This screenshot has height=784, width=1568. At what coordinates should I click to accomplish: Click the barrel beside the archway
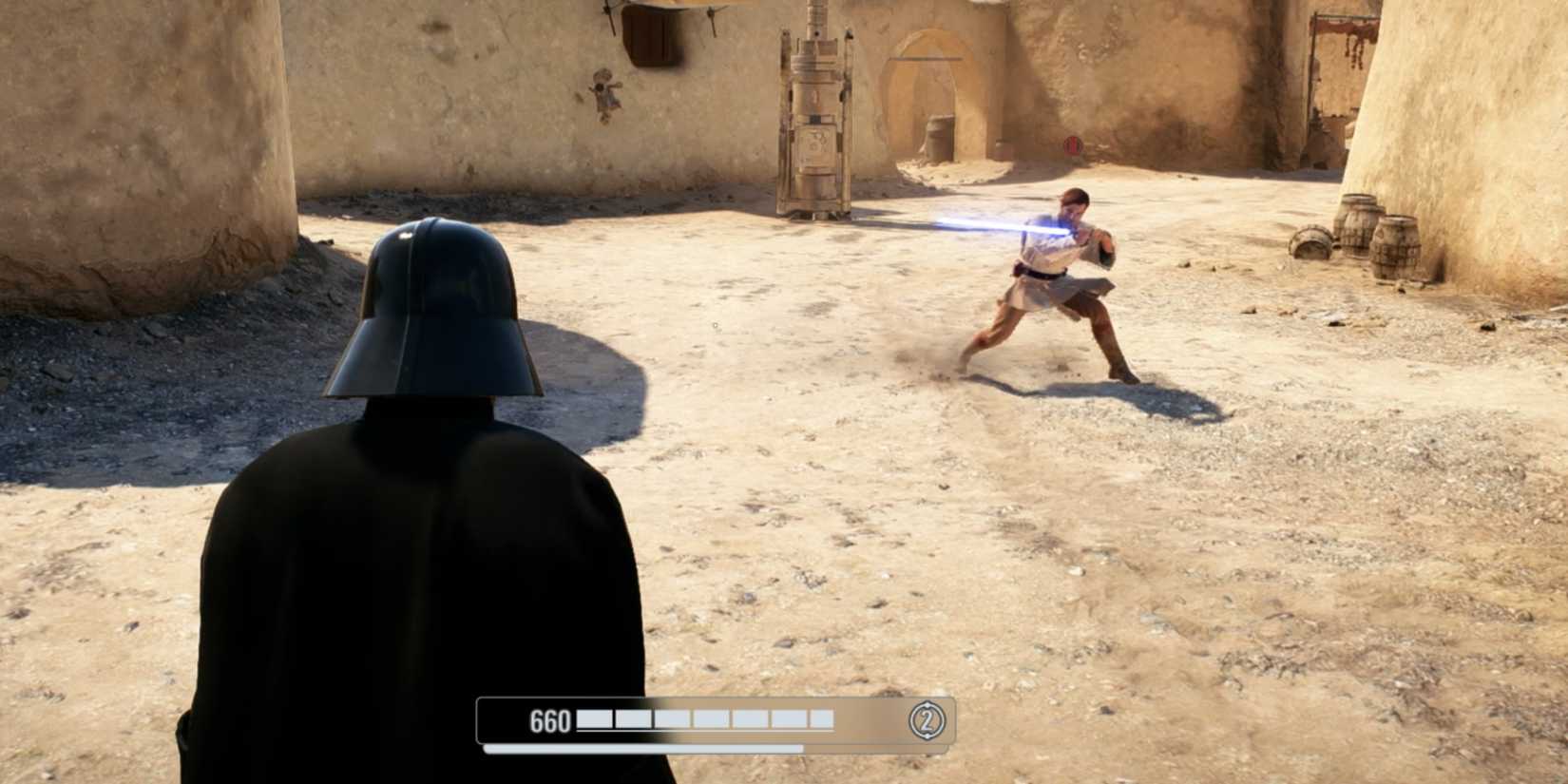(939, 138)
